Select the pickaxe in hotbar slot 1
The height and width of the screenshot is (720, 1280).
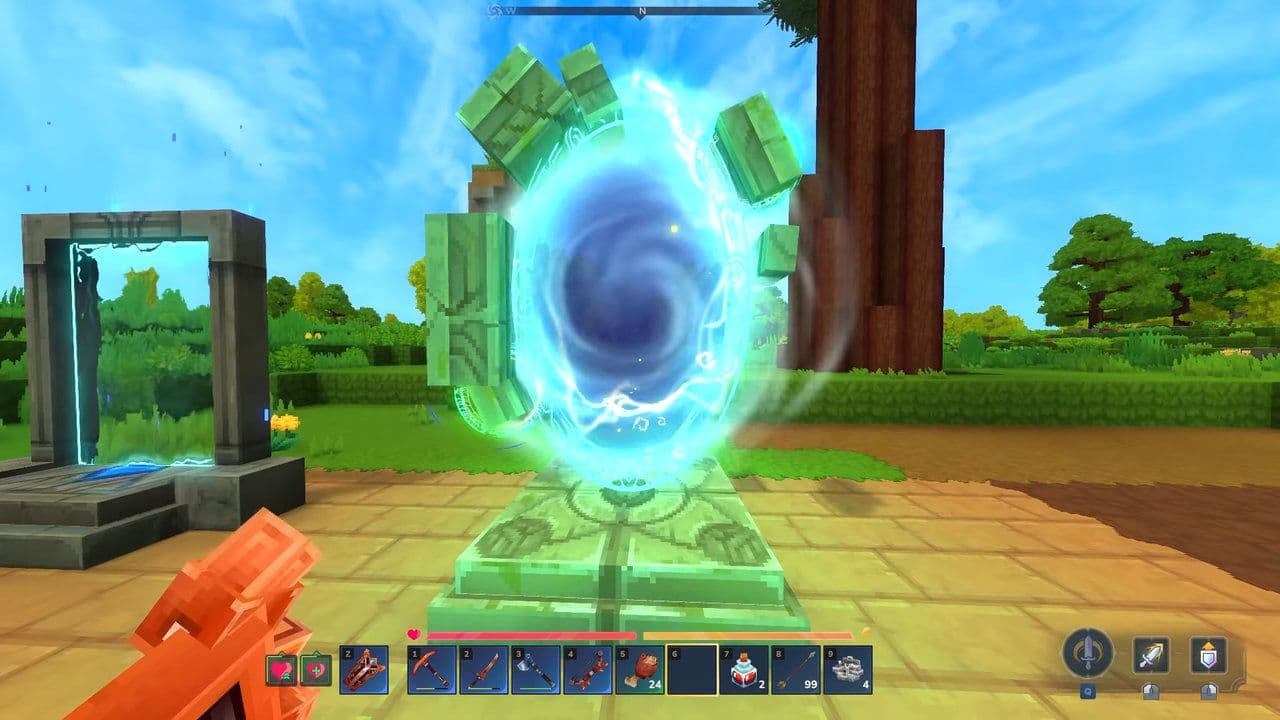431,671
